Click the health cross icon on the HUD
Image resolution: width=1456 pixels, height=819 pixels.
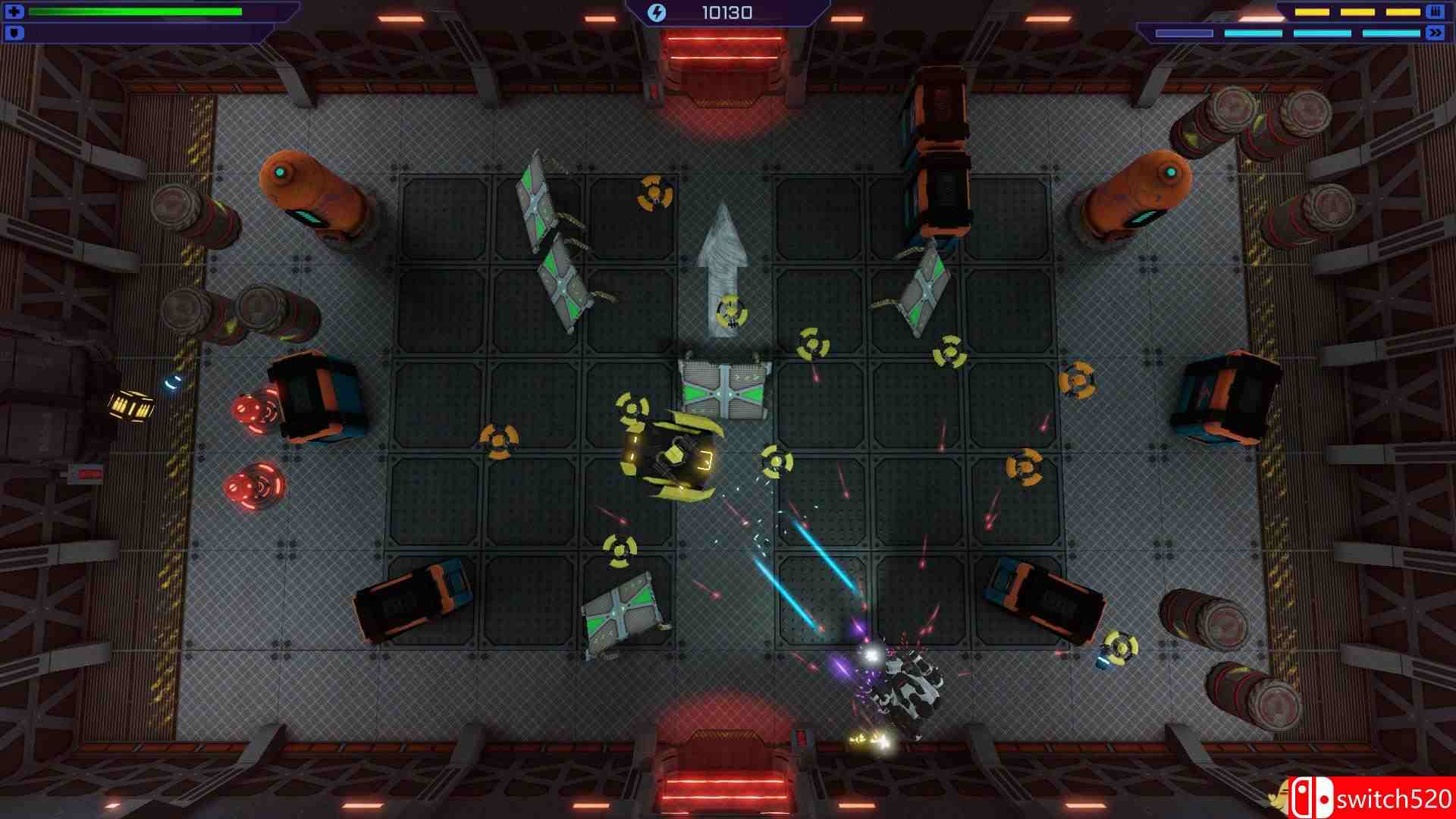[x=14, y=11]
